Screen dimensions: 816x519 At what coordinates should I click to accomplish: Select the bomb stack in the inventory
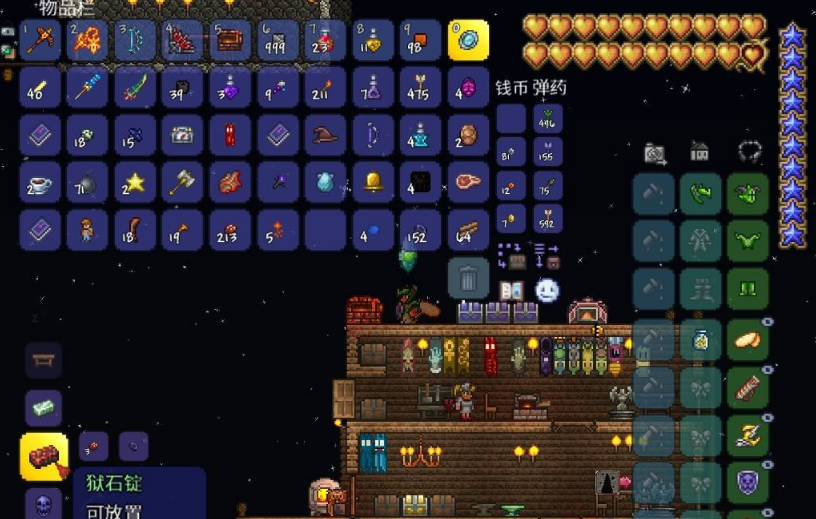(x=87, y=182)
